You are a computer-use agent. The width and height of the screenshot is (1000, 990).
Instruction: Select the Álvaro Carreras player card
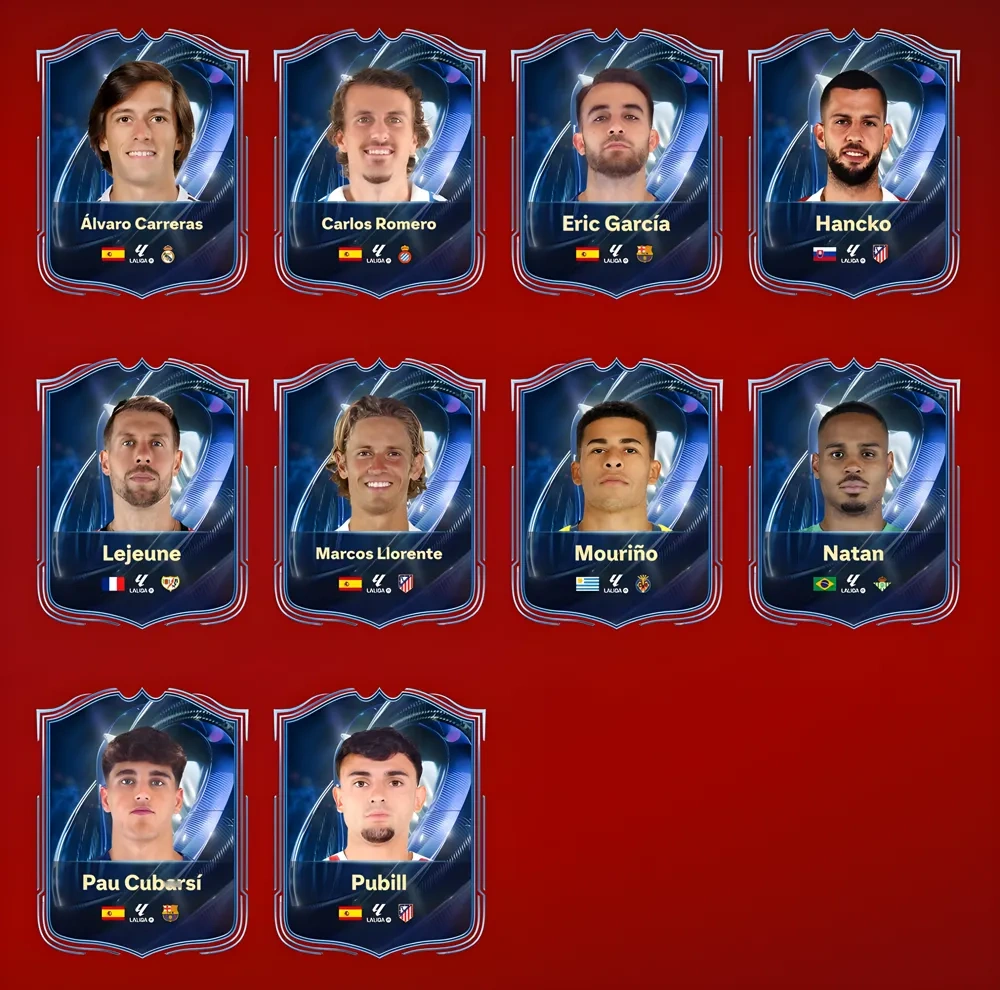142,163
